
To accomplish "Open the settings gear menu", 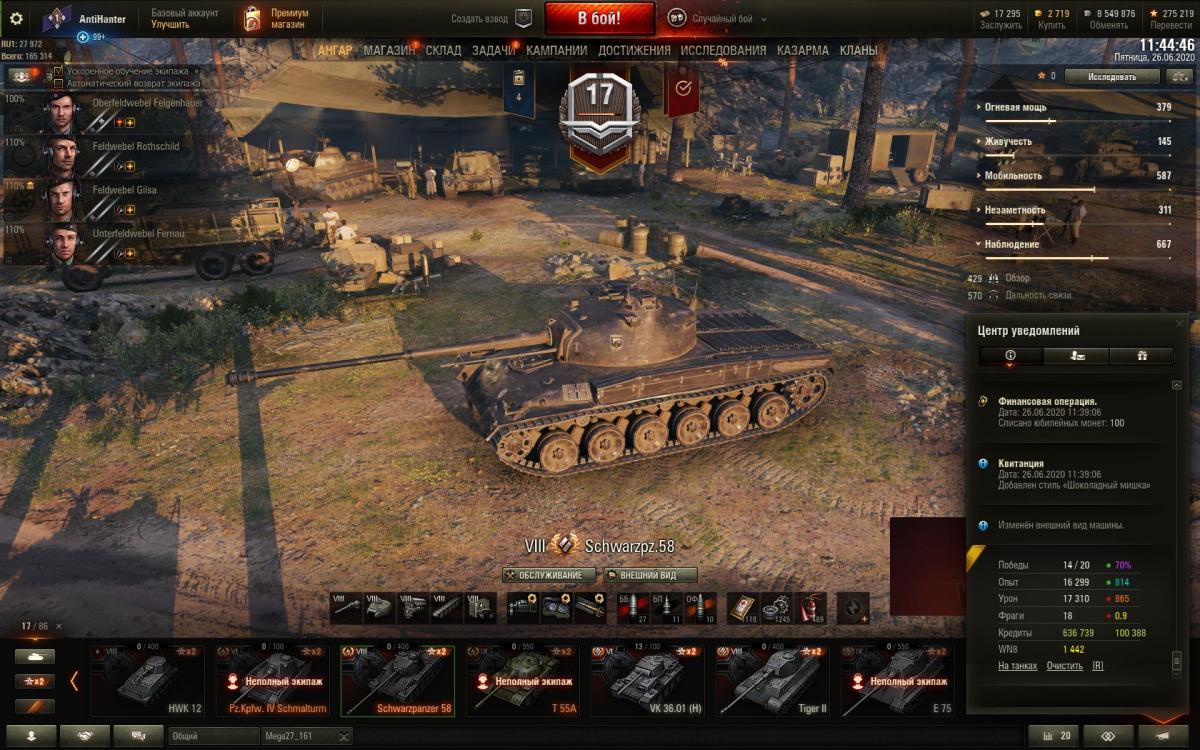I will pyautogui.click(x=16, y=18).
